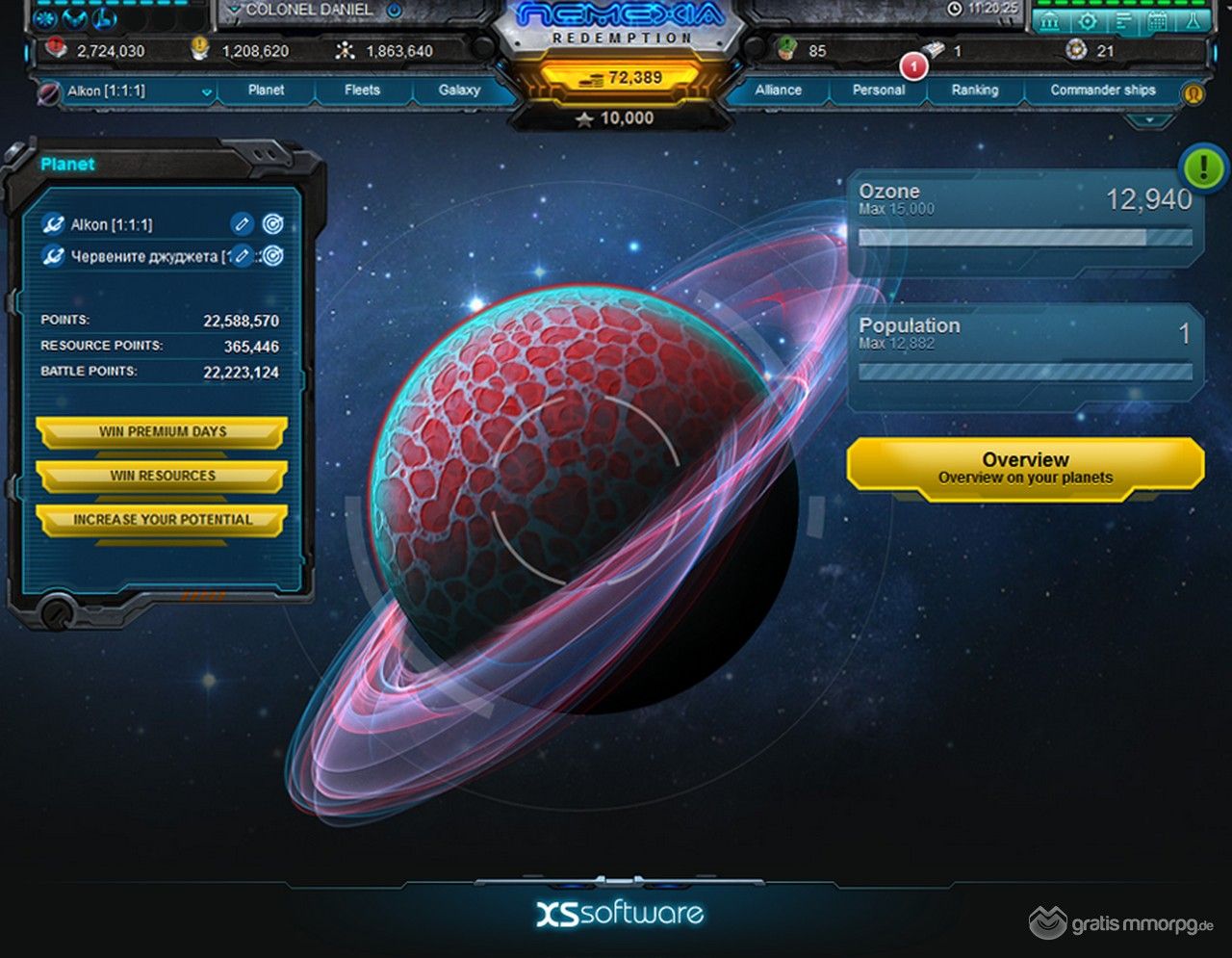Click the green exclamation alert icon
The image size is (1232, 958).
tap(1202, 168)
